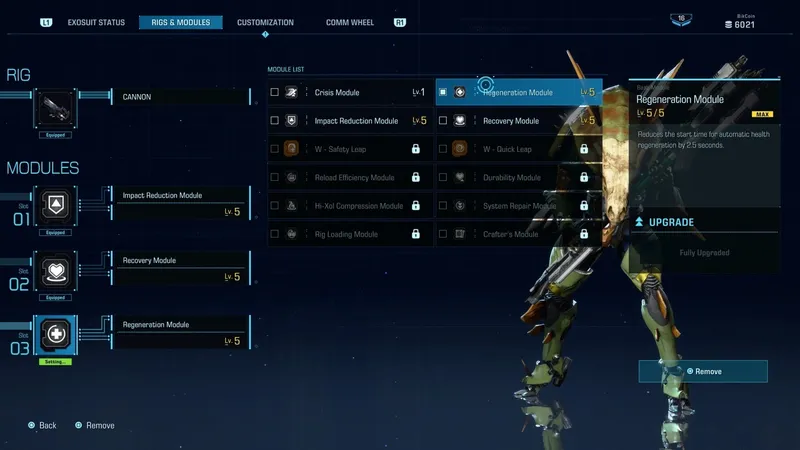Choose Recovery Module in the module list
The height and width of the screenshot is (450, 800).
click(x=519, y=121)
